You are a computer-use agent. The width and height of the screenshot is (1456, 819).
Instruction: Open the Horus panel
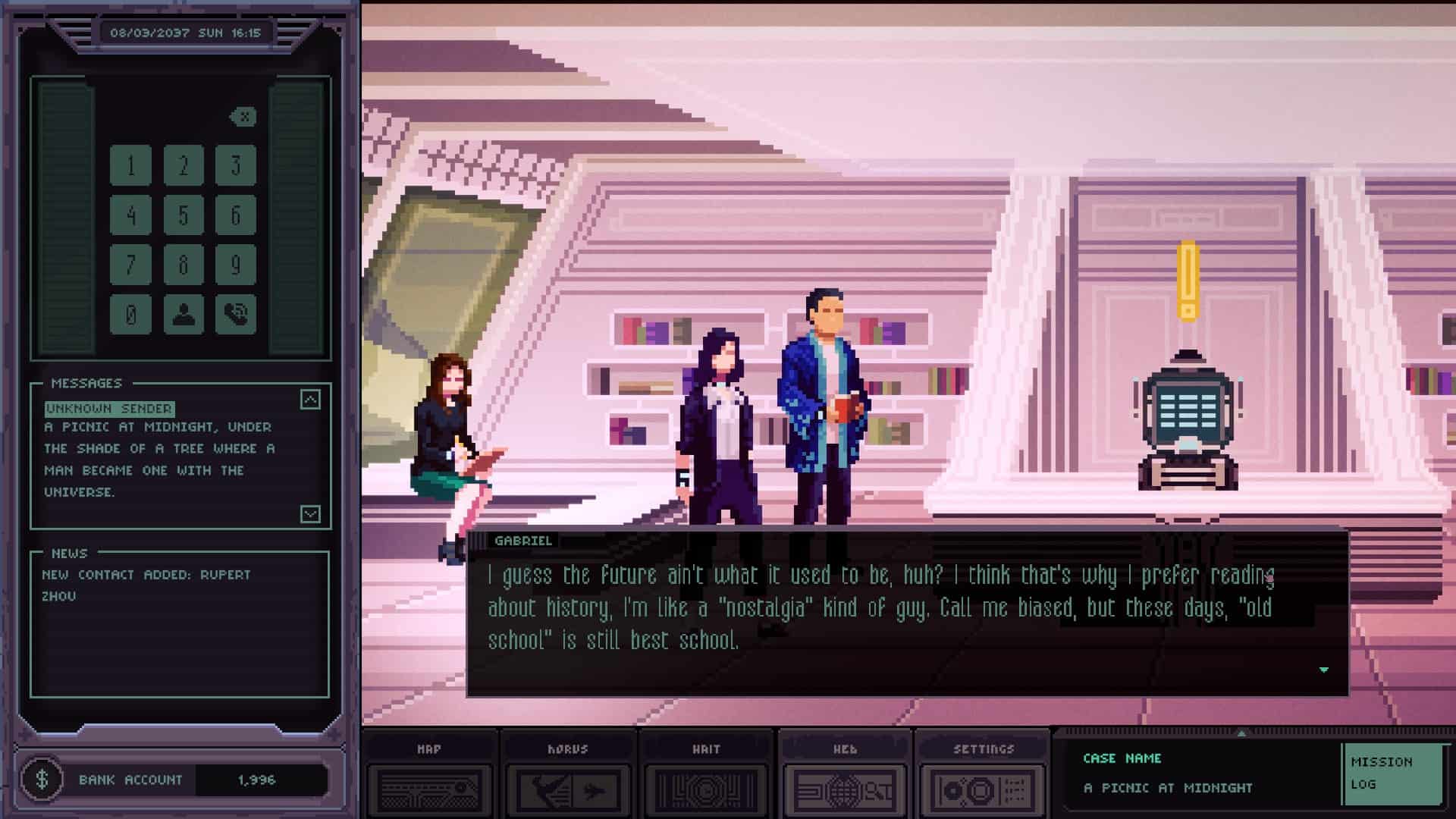click(x=568, y=777)
